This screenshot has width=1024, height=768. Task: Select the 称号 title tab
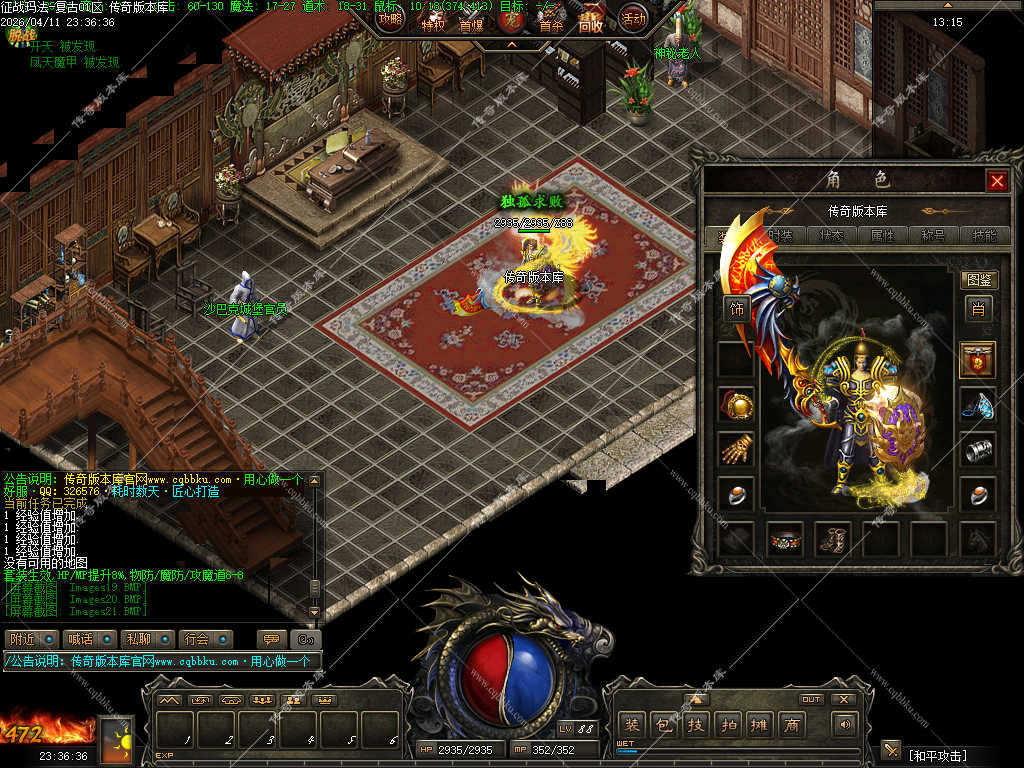click(932, 236)
